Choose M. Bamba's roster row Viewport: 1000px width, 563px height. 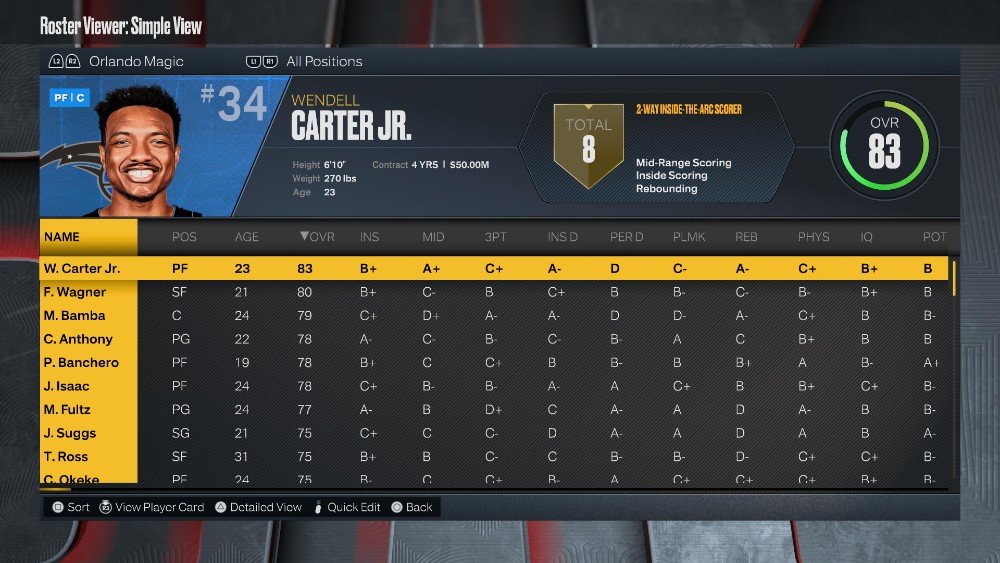[x=75, y=316]
